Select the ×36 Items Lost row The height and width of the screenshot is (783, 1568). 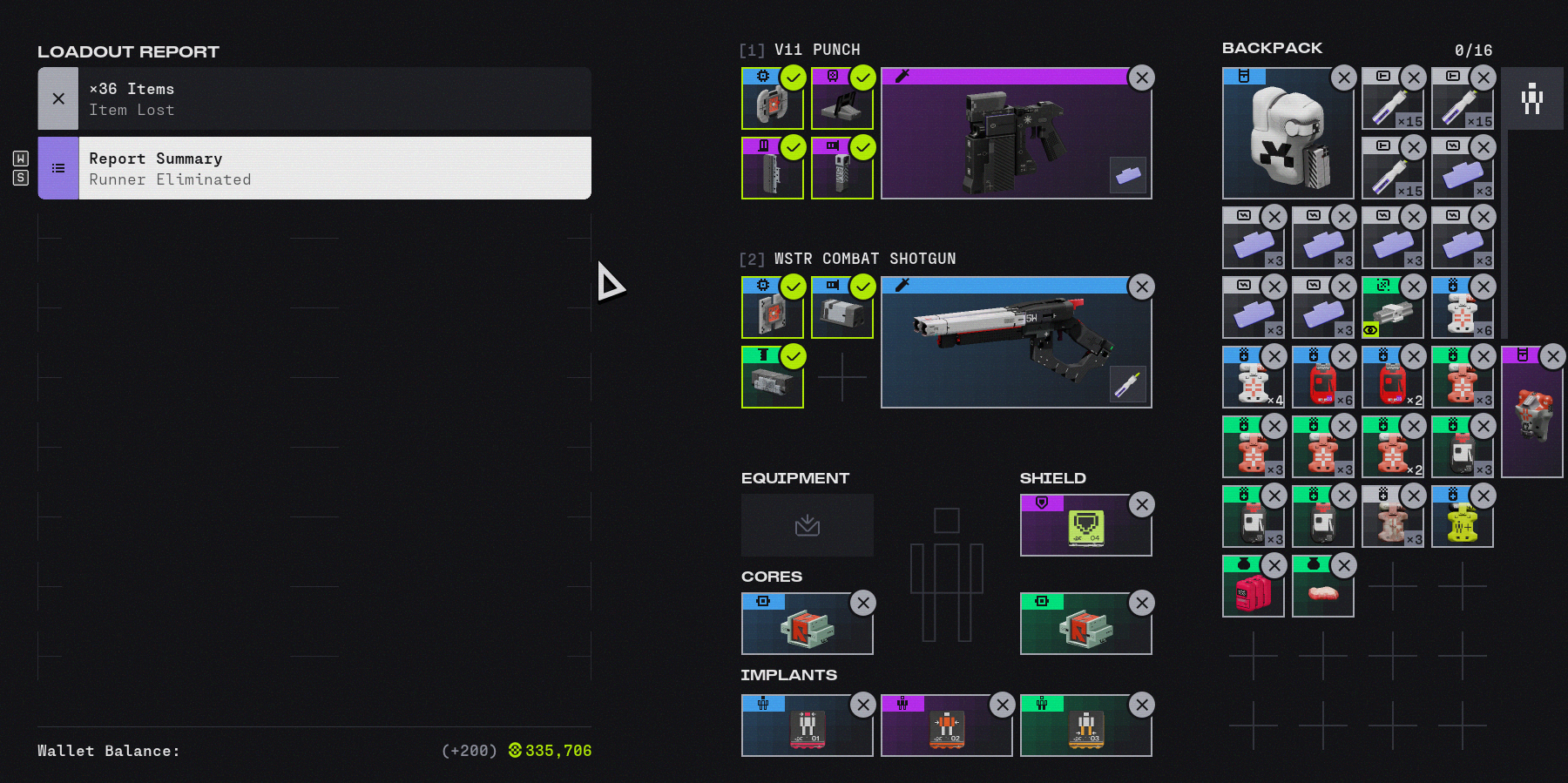pos(314,98)
